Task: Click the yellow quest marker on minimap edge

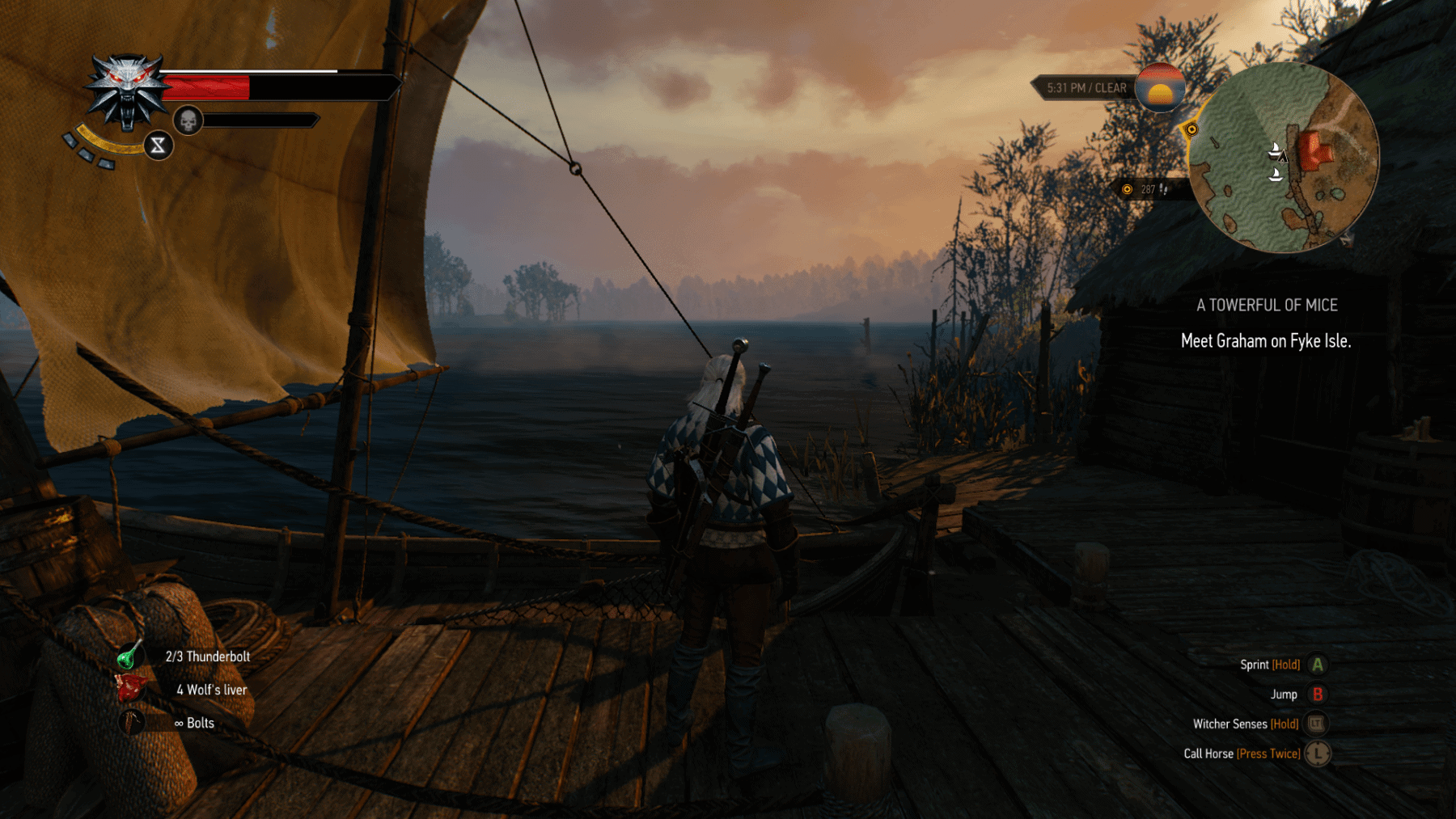Action: [1191, 129]
